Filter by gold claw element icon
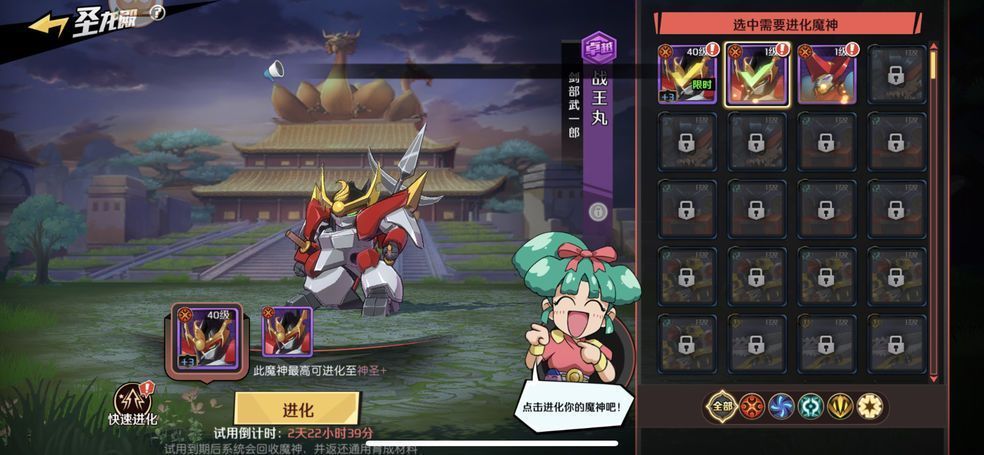Image resolution: width=984 pixels, height=455 pixels. click(841, 405)
